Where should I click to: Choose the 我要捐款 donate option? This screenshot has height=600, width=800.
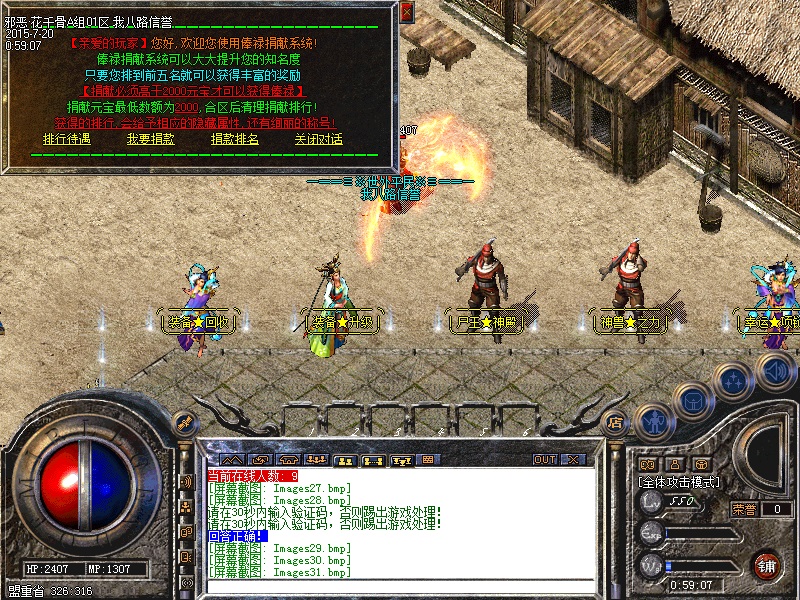pyautogui.click(x=150, y=140)
